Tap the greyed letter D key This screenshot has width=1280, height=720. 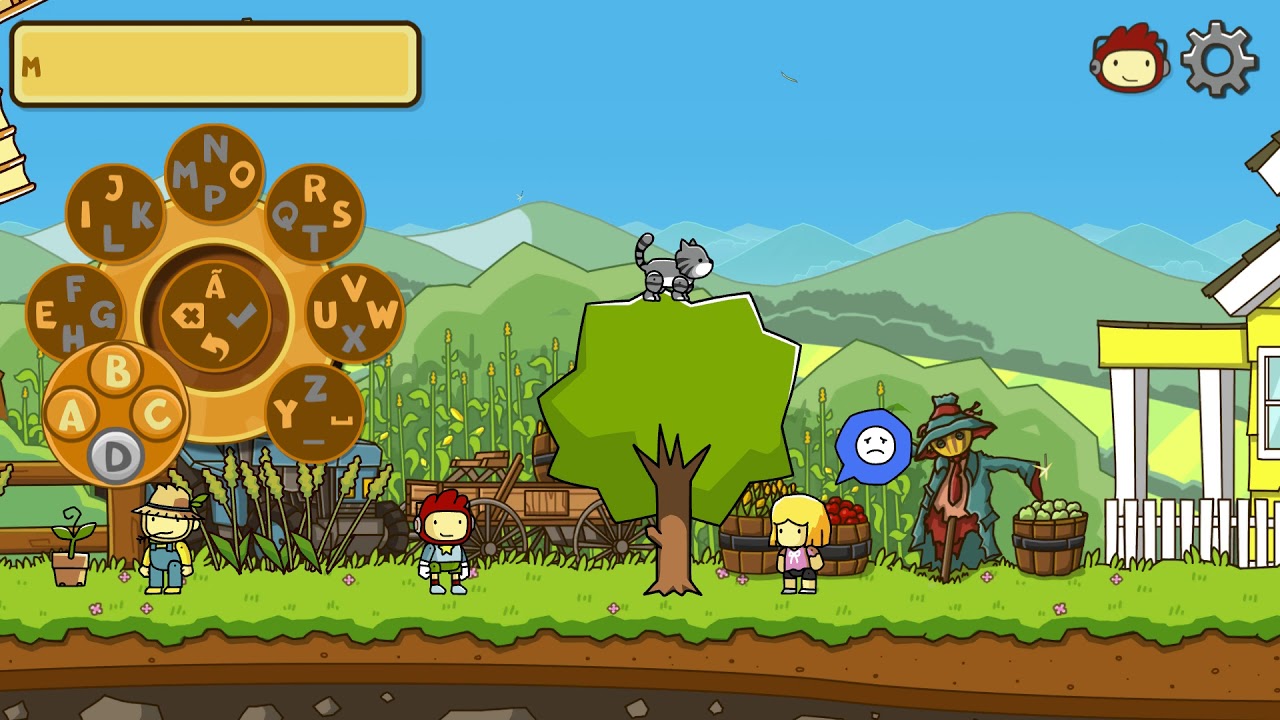116,456
